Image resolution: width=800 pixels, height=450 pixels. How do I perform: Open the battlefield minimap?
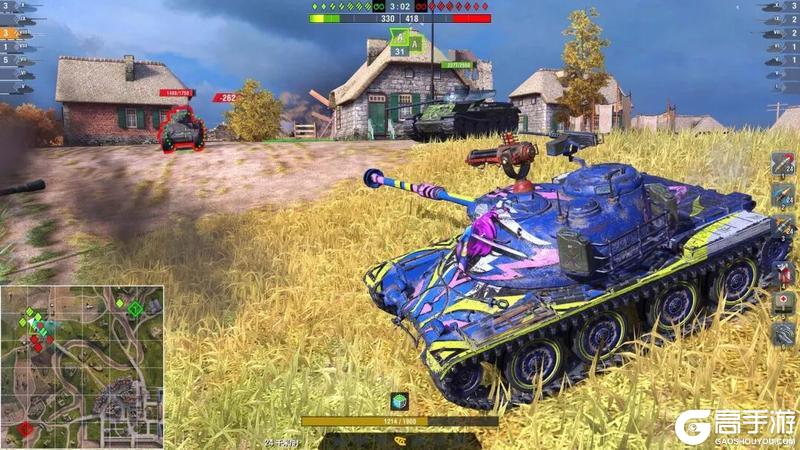82,366
